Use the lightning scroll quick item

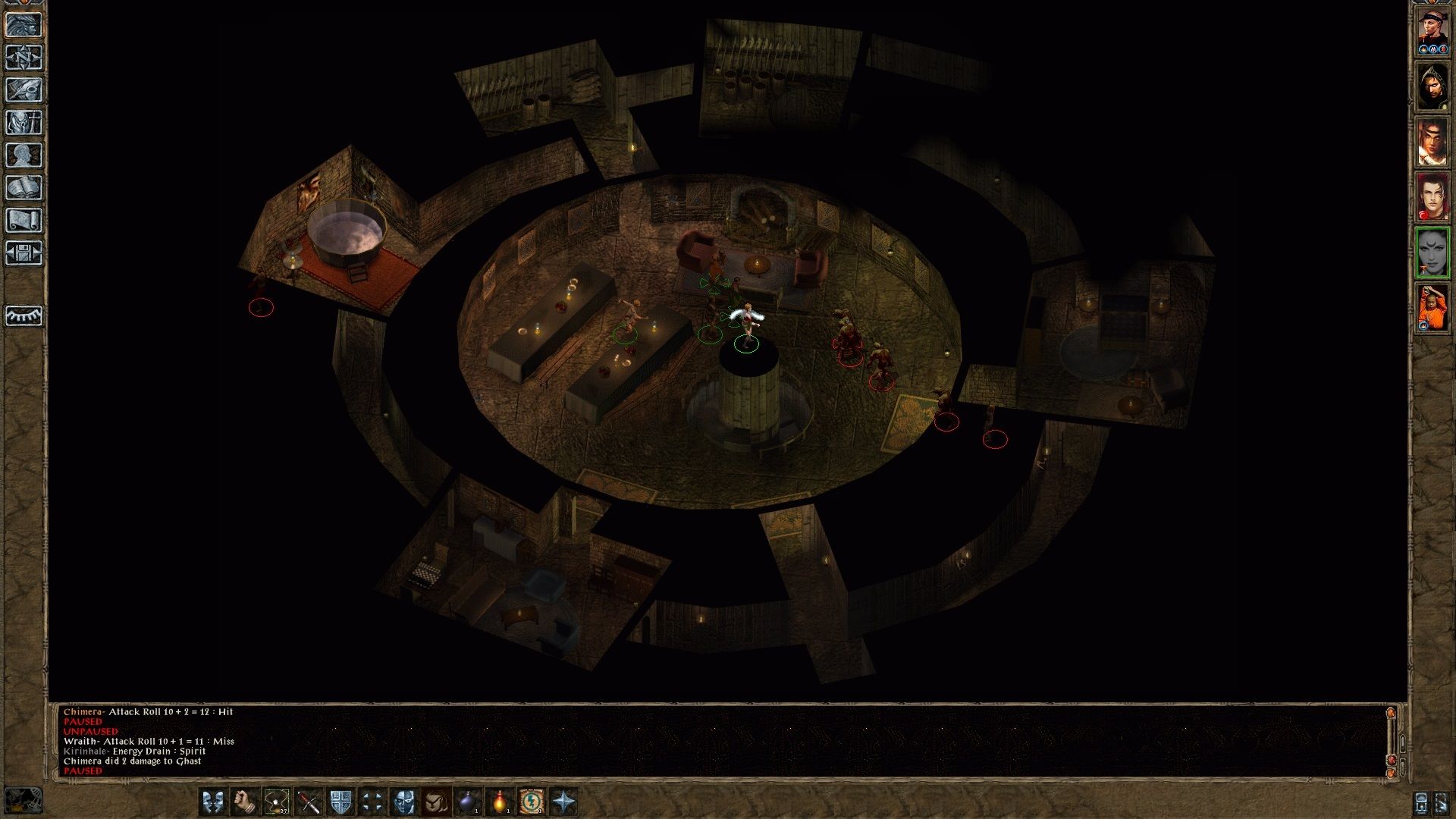click(532, 802)
